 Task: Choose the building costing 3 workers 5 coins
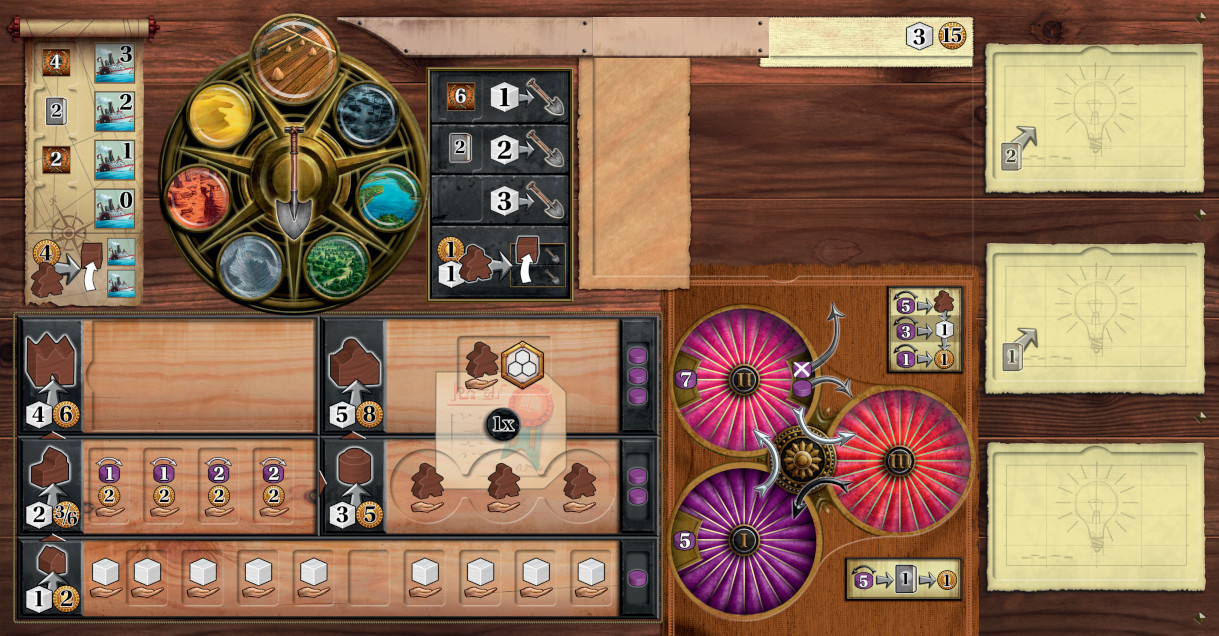[353, 486]
